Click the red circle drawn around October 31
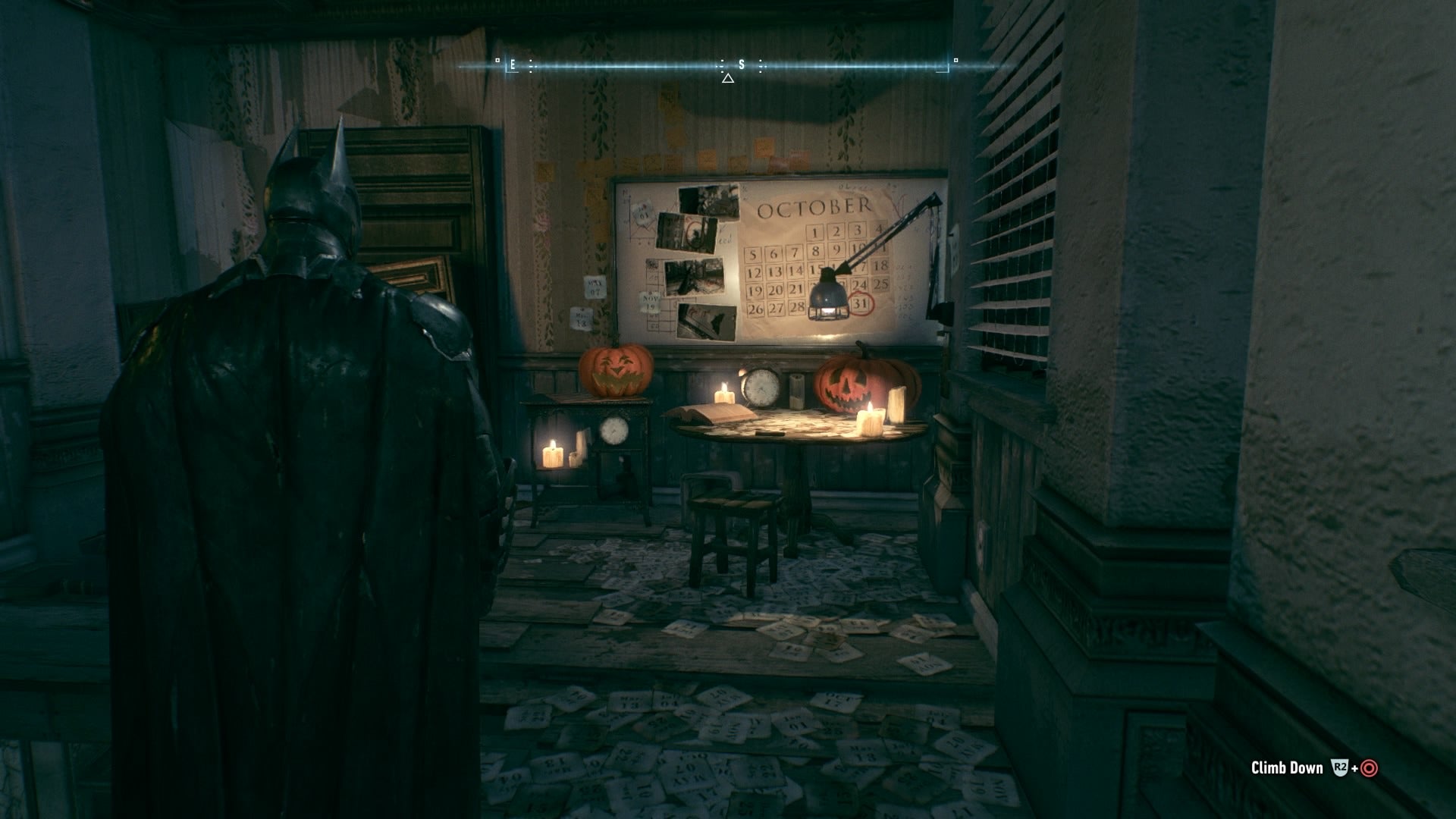This screenshot has width=1456, height=819. tap(861, 302)
